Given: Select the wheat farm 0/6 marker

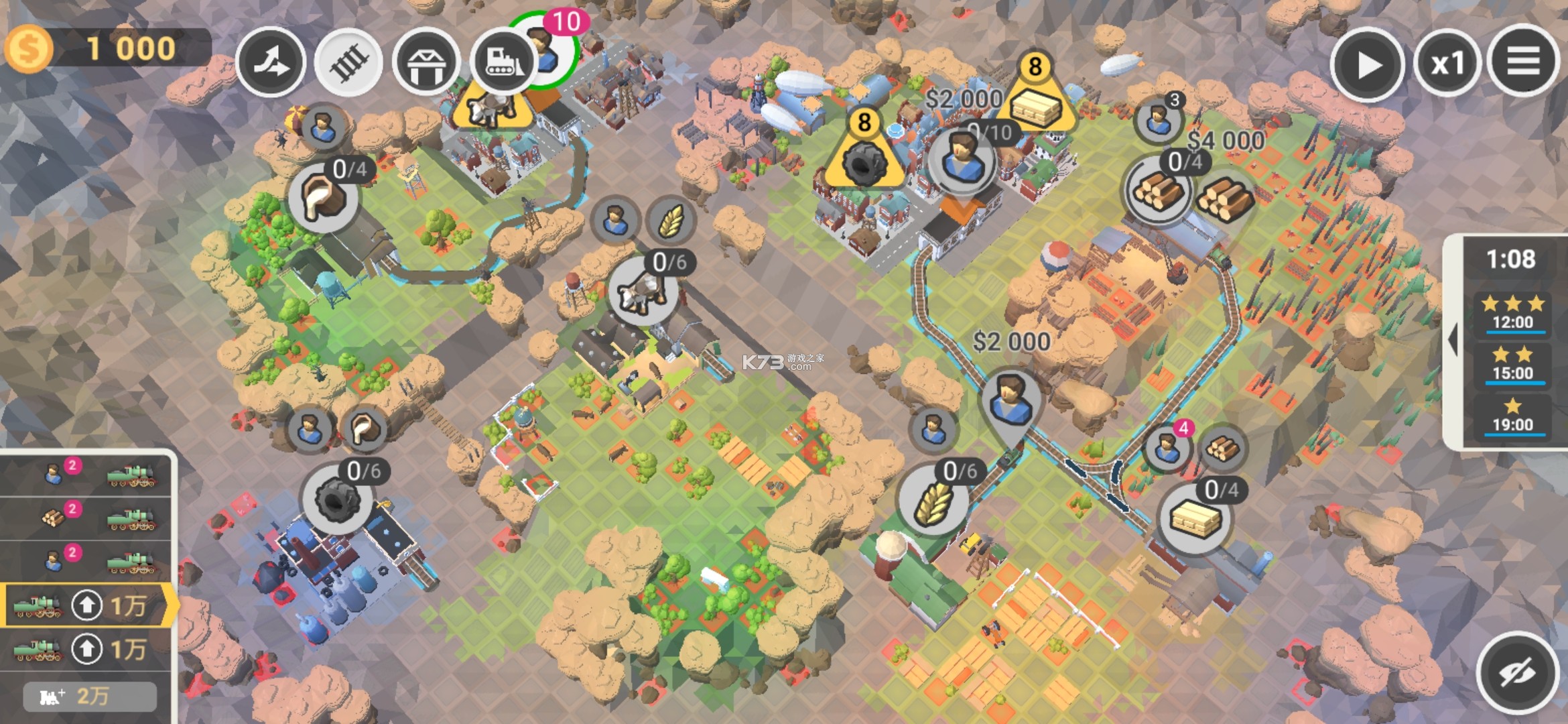Looking at the screenshot, I should (x=933, y=501).
